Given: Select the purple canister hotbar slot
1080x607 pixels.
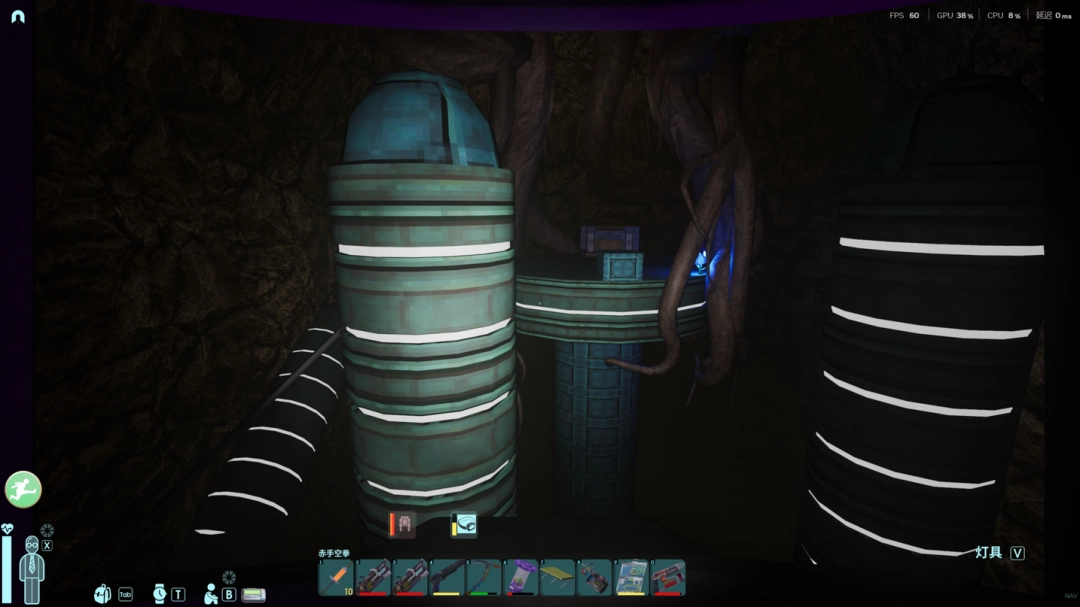Looking at the screenshot, I should pyautogui.click(x=521, y=578).
